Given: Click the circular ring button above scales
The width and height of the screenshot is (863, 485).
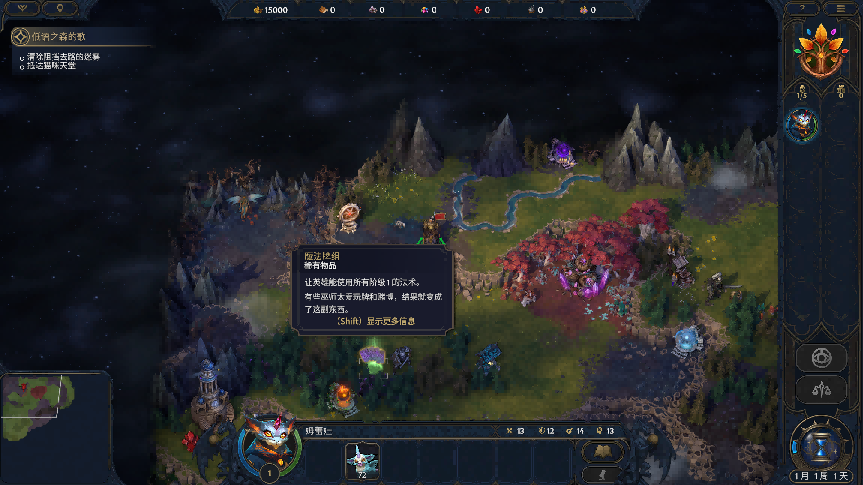Looking at the screenshot, I should pyautogui.click(x=820, y=357).
